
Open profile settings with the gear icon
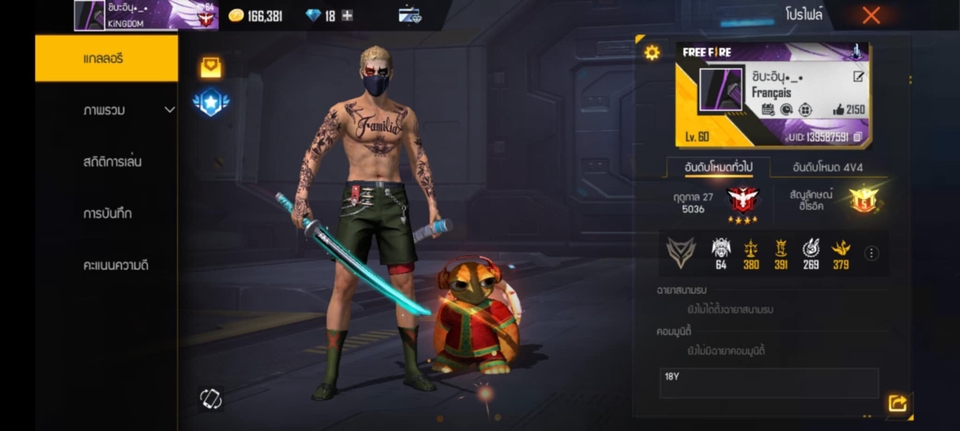point(652,53)
